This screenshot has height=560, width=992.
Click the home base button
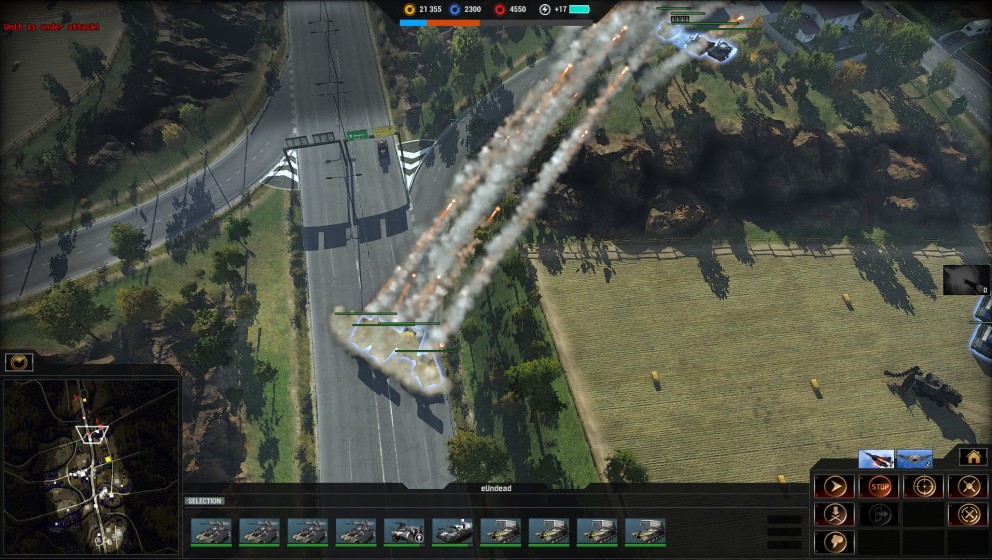973,457
